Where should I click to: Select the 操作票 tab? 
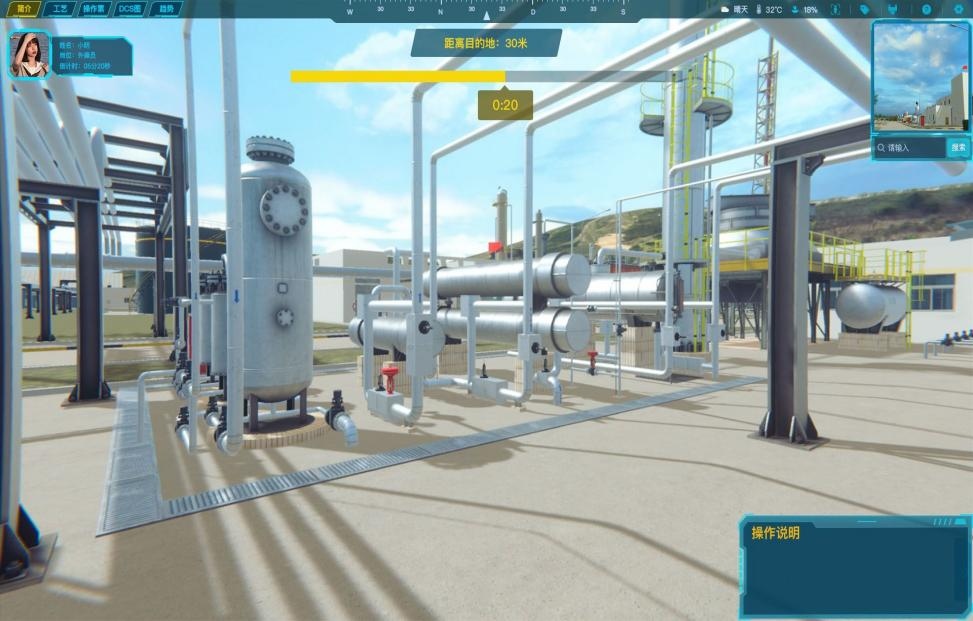pos(93,9)
